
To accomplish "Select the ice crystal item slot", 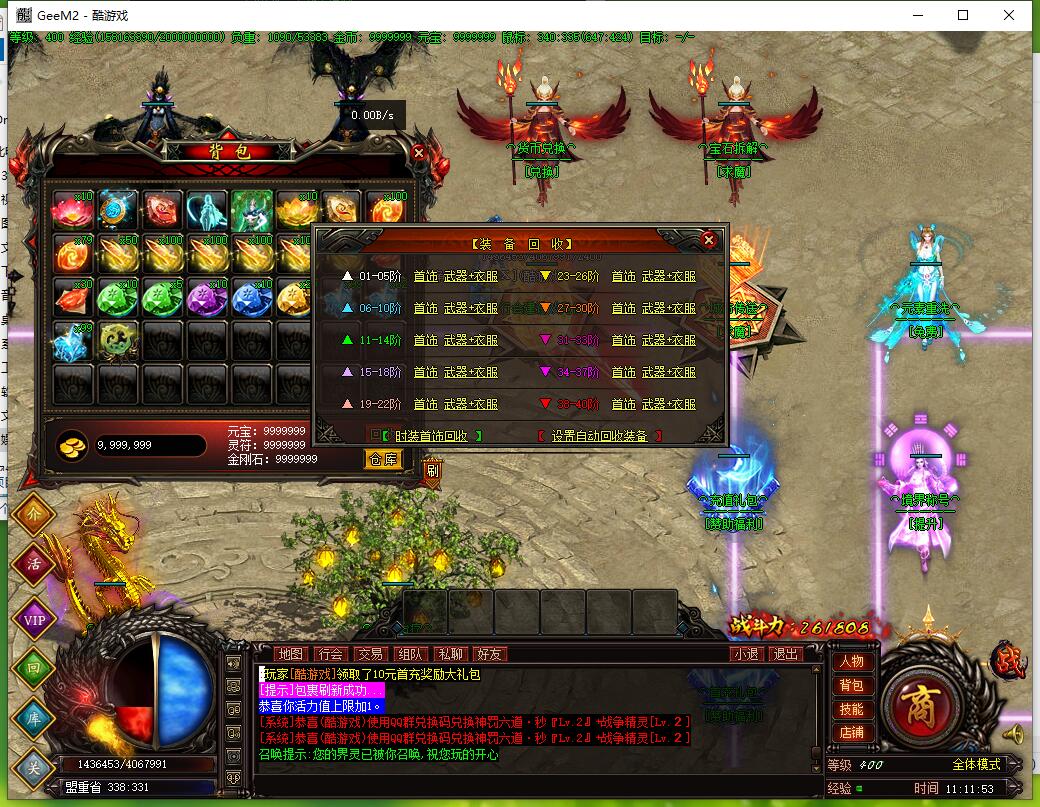I will (x=73, y=341).
